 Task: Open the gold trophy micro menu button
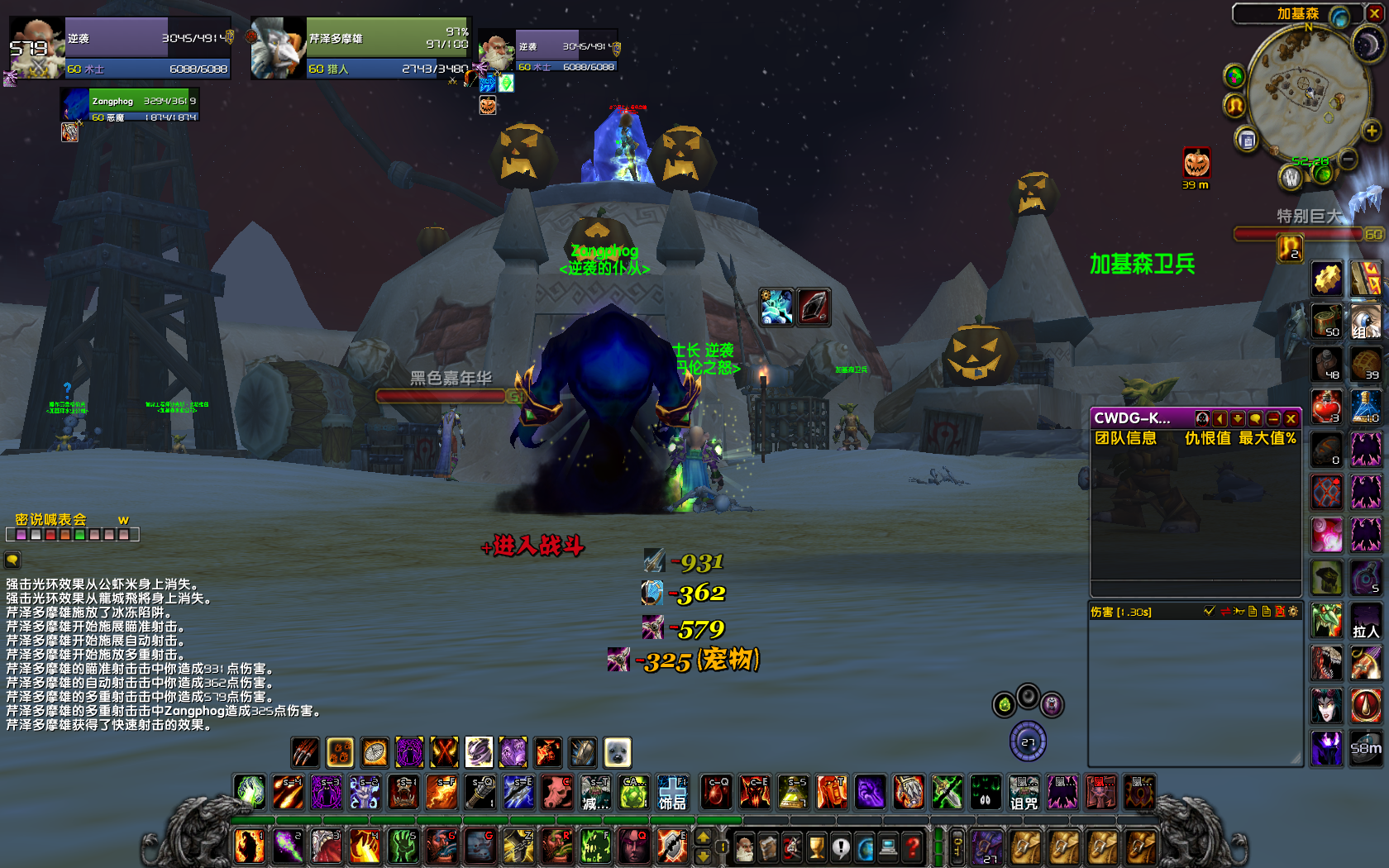click(x=817, y=847)
